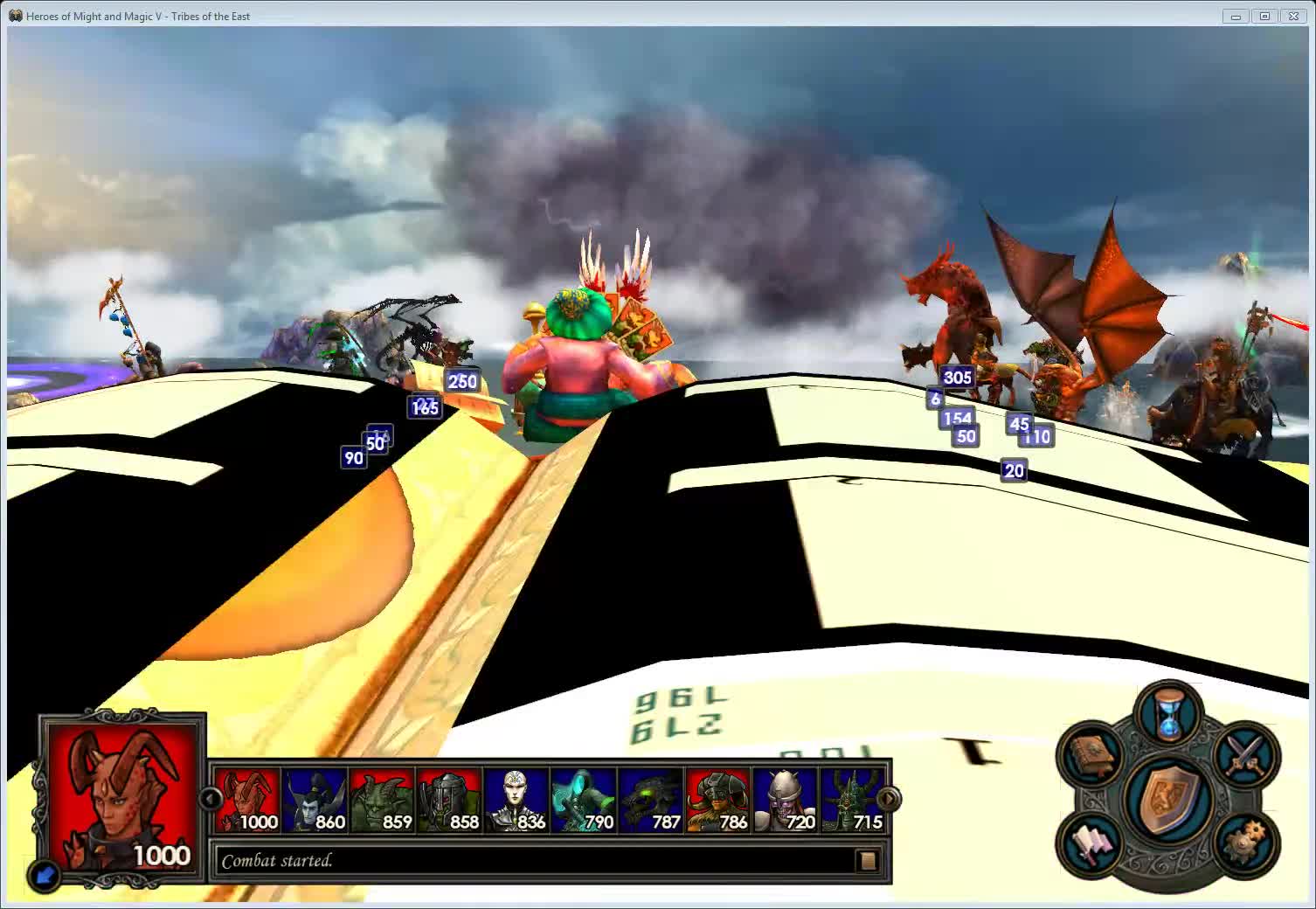Open combat options via gears icon
This screenshot has height=909, width=1316.
pyautogui.click(x=1246, y=843)
